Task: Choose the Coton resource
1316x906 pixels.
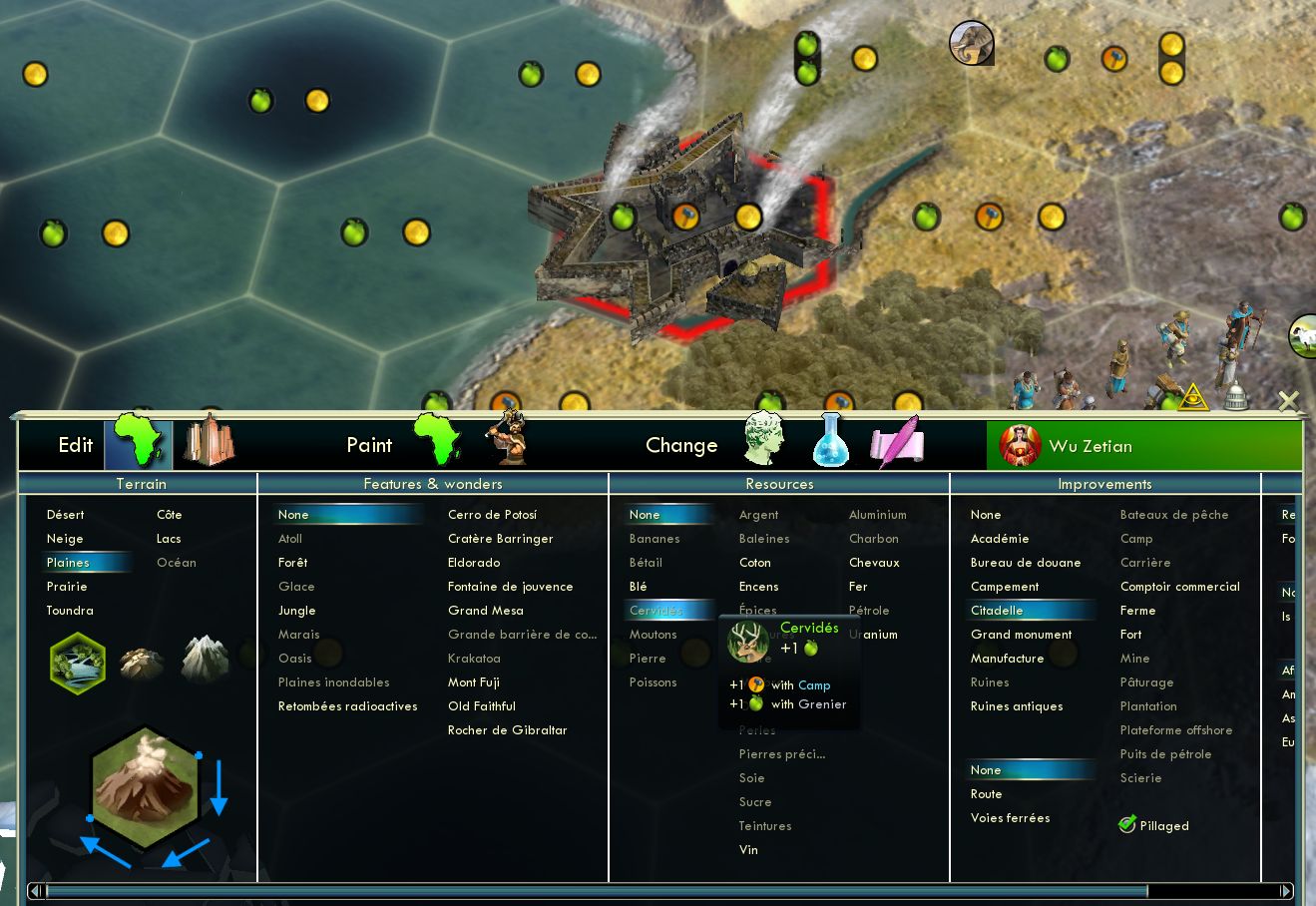Action: [x=755, y=563]
